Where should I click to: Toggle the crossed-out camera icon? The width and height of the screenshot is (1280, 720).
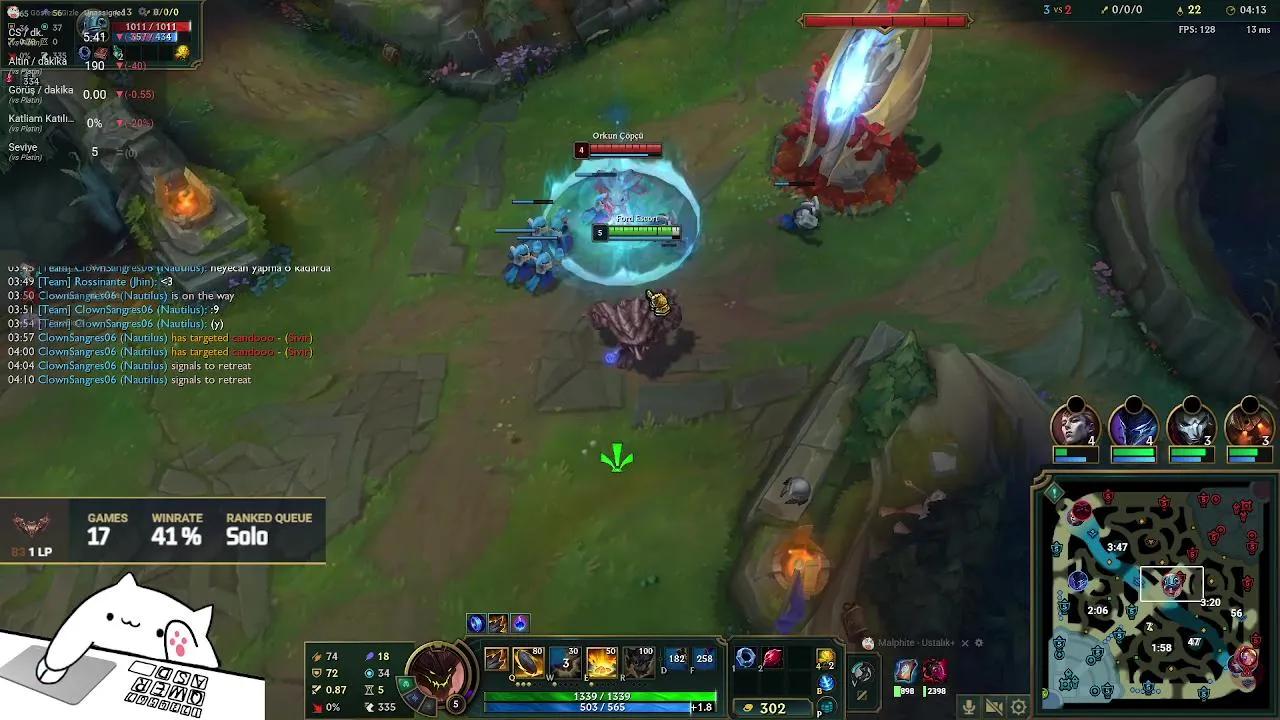point(995,706)
